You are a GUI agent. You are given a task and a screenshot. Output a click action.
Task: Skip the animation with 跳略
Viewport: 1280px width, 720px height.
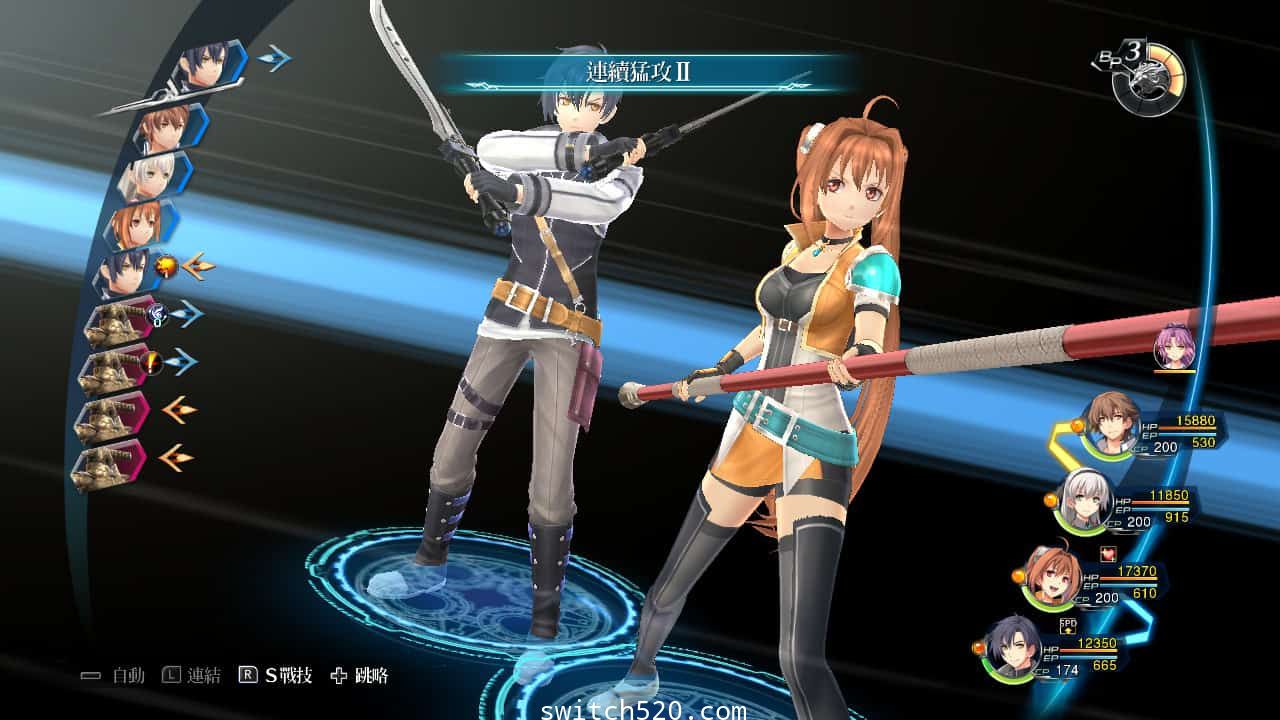[x=359, y=676]
